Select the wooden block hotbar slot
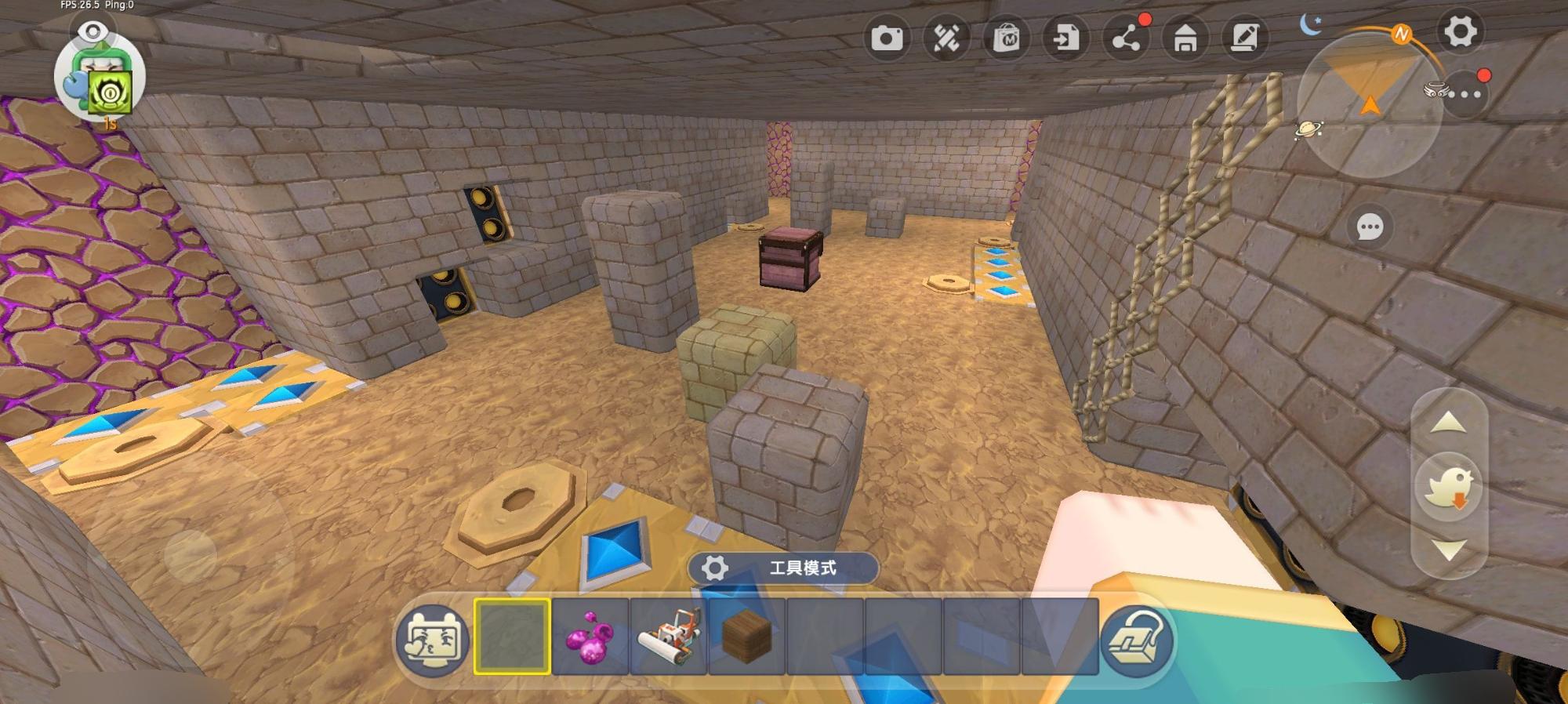Viewport: 1568px width, 704px height. [x=747, y=636]
